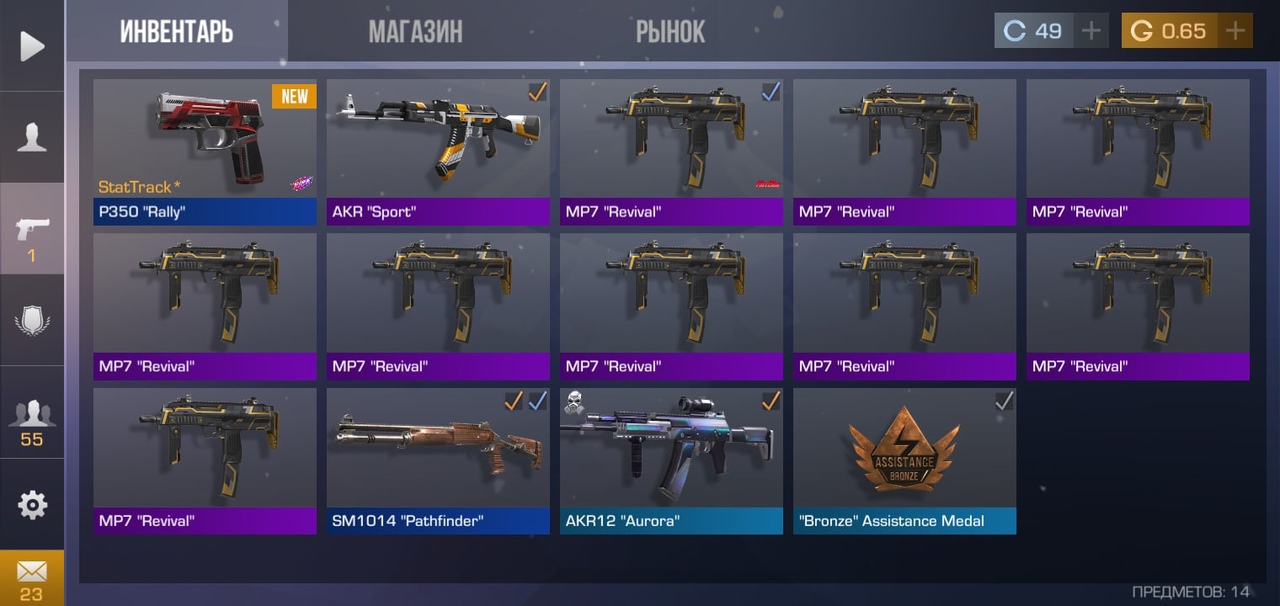The height and width of the screenshot is (606, 1280).
Task: Pick the "Bronze" Assistance Medal item
Action: pos(904,461)
